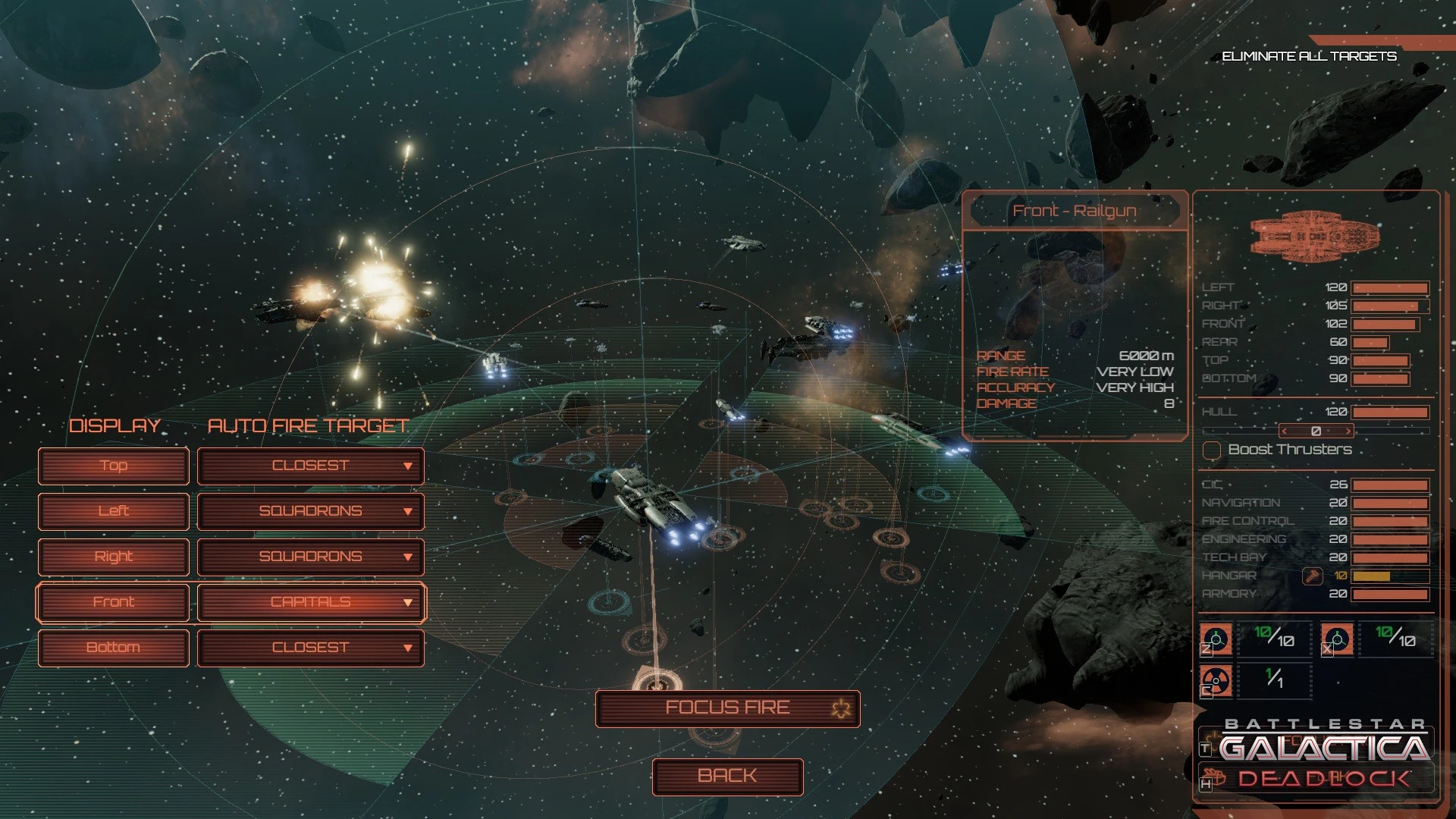
Task: Open the Bottom auto fire target dropdown
Action: click(x=311, y=648)
